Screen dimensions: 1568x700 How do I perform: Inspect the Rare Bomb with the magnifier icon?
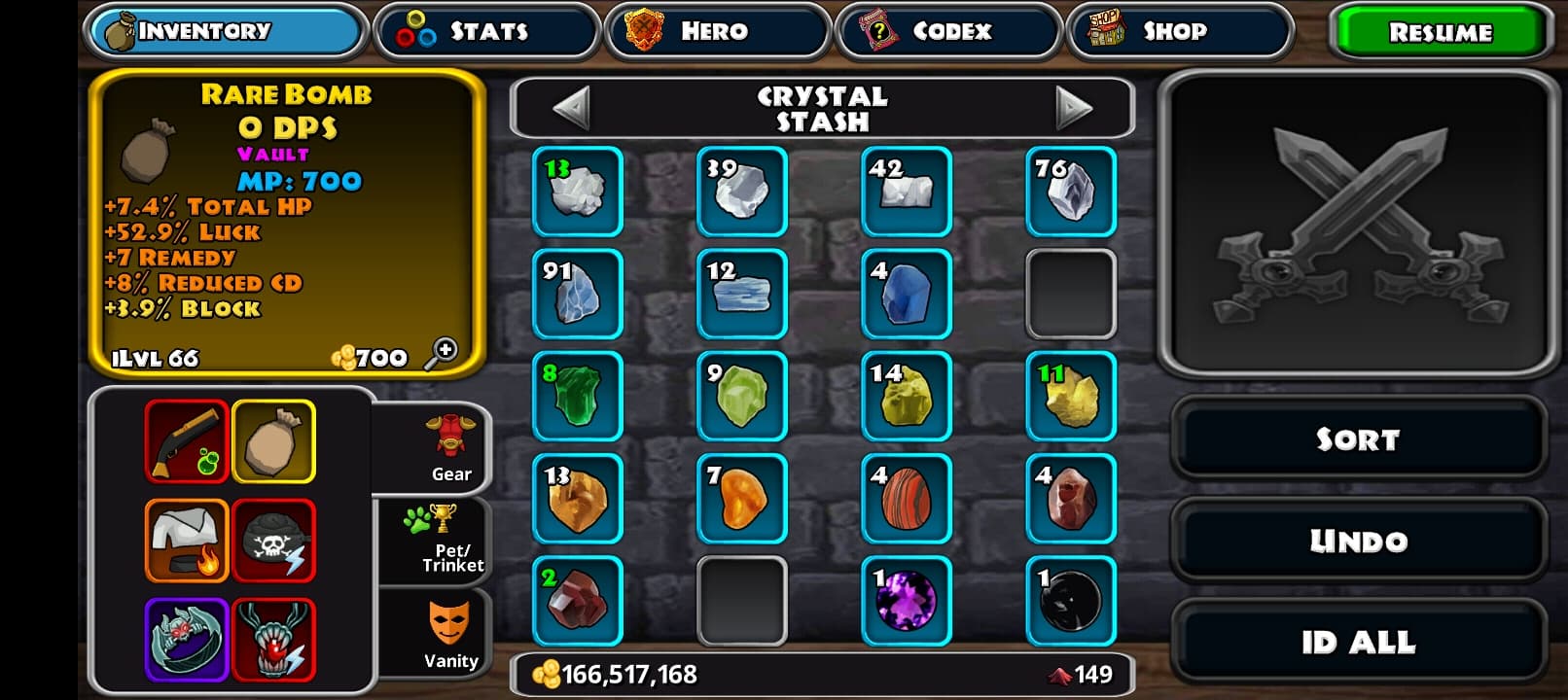(x=442, y=354)
